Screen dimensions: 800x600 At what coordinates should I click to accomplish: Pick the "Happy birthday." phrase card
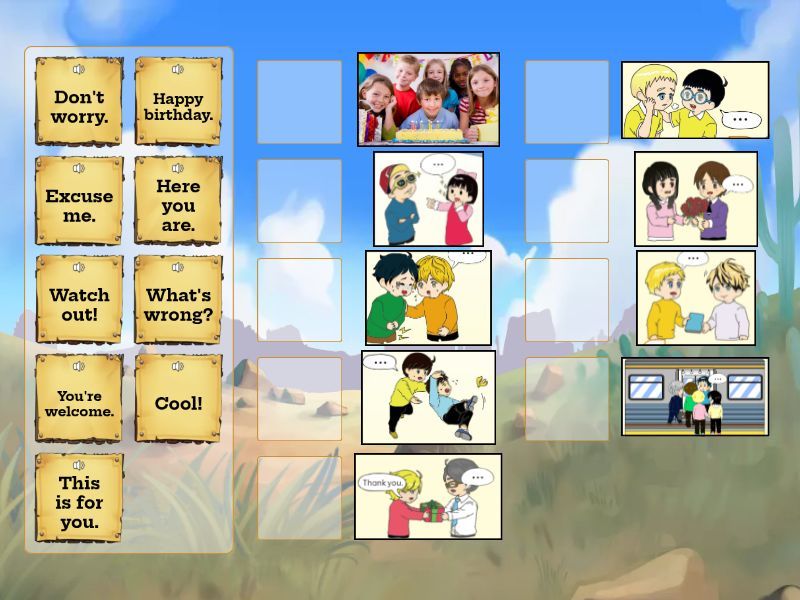178,107
